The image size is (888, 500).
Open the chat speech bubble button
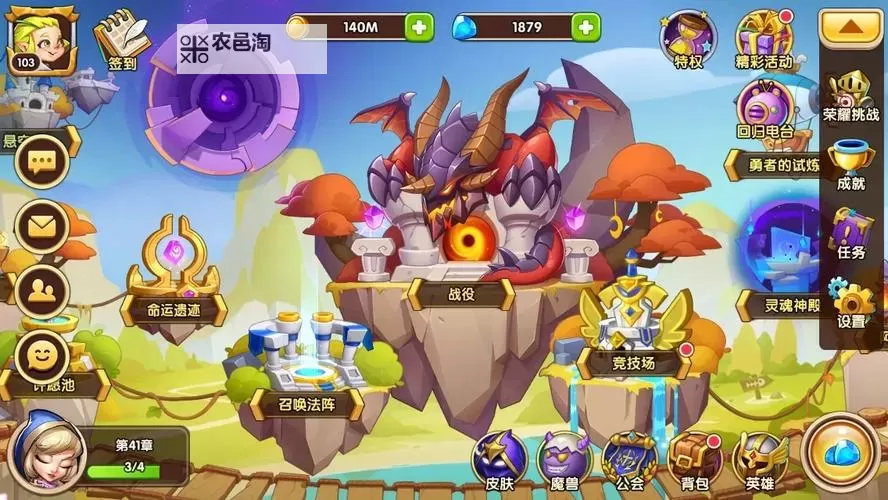coord(42,161)
